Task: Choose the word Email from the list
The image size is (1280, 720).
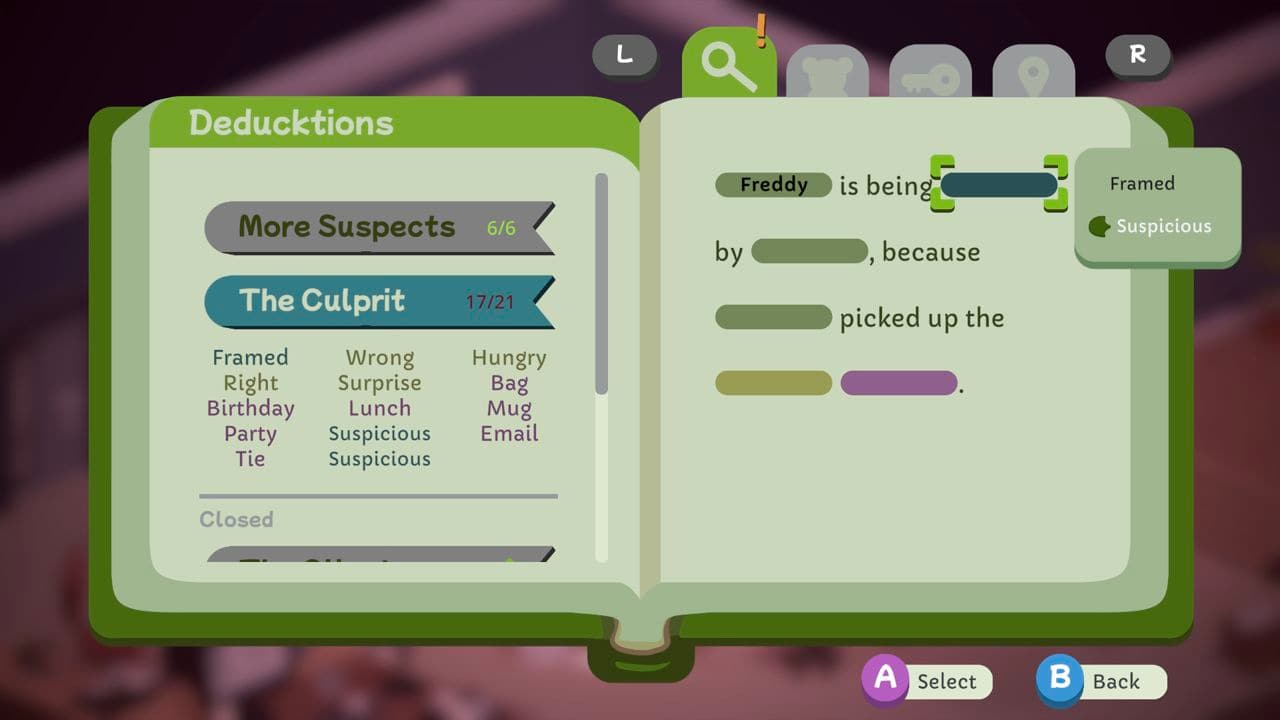Action: 509,433
